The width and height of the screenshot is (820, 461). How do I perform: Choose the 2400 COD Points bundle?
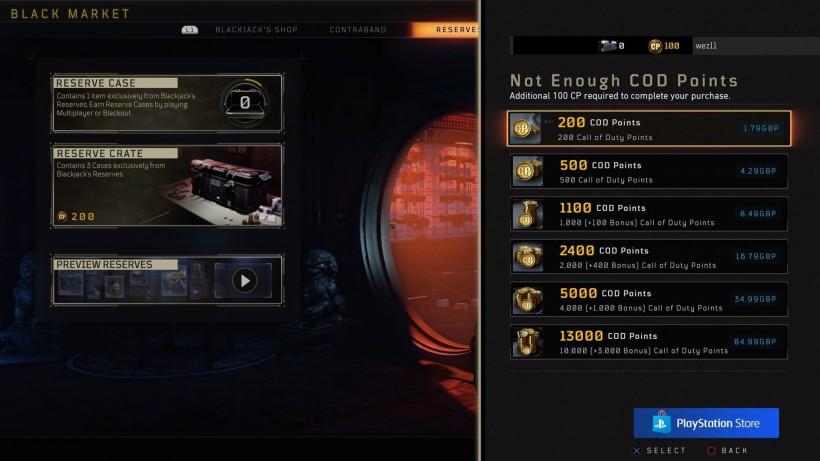pyautogui.click(x=649, y=257)
